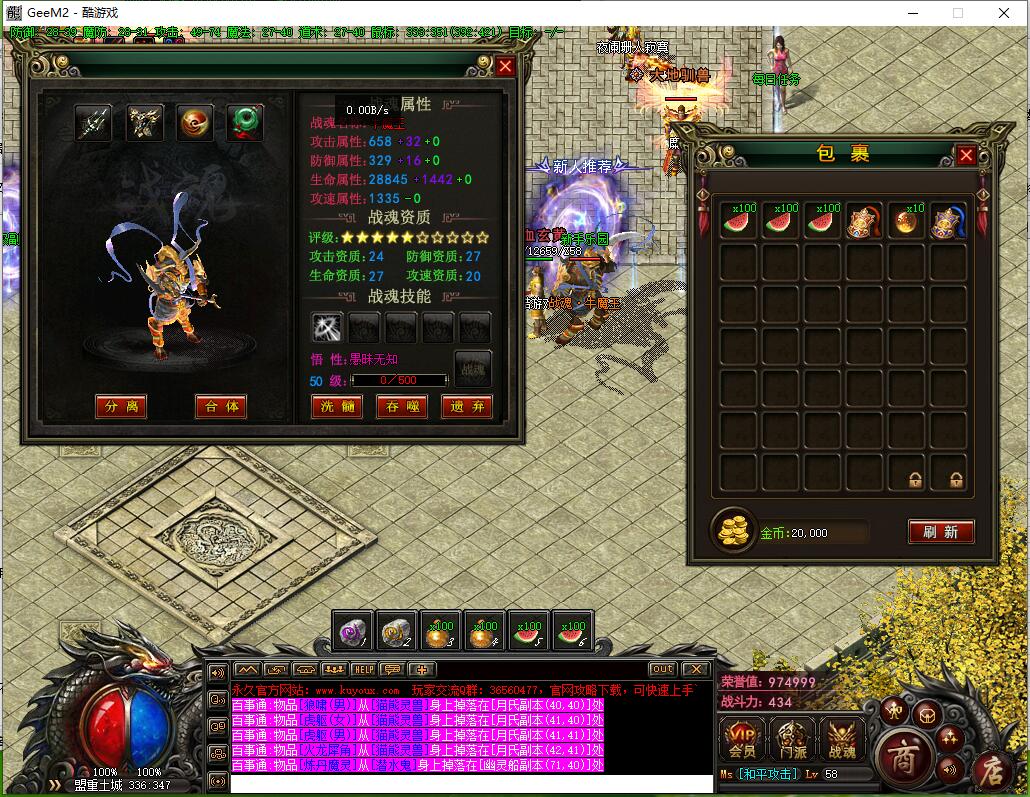The height and width of the screenshot is (797, 1030).
Task: Minimize the GeeM2 game window
Action: point(912,13)
